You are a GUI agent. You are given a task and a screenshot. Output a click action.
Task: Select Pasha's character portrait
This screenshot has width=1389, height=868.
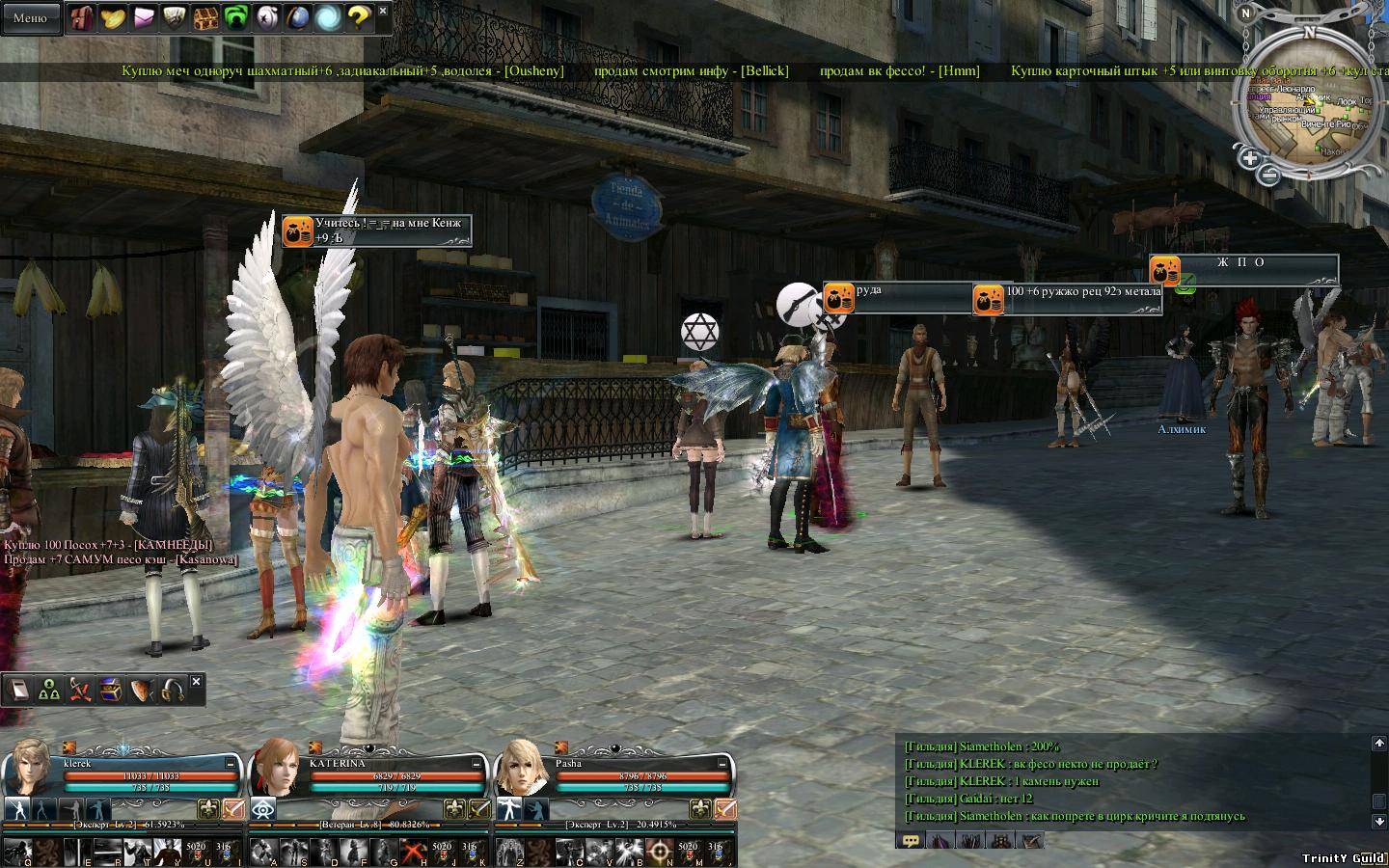(522, 767)
